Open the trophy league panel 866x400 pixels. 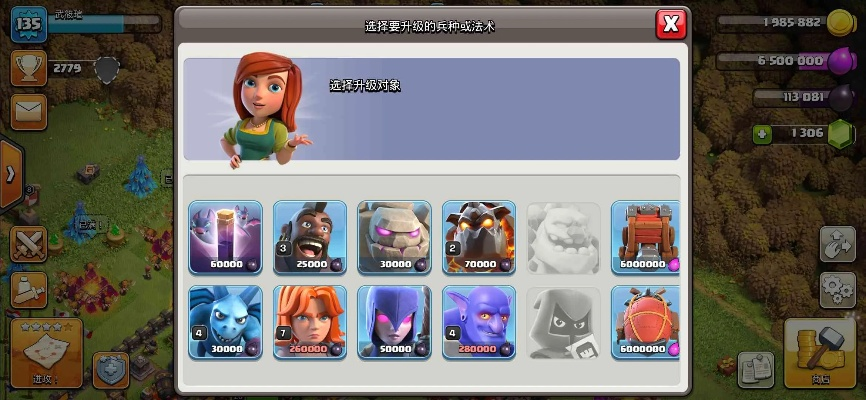click(x=29, y=68)
